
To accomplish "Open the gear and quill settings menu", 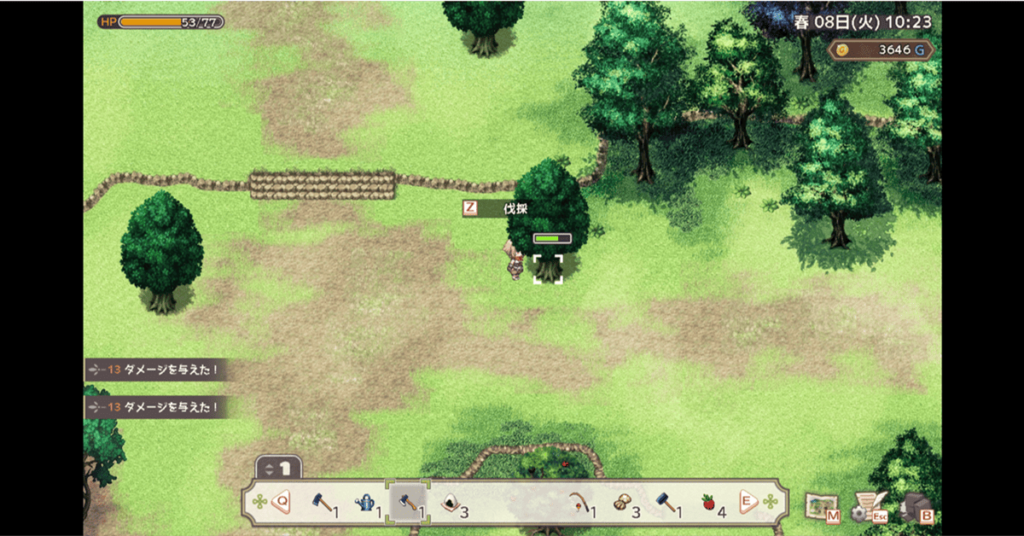I will 866,506.
